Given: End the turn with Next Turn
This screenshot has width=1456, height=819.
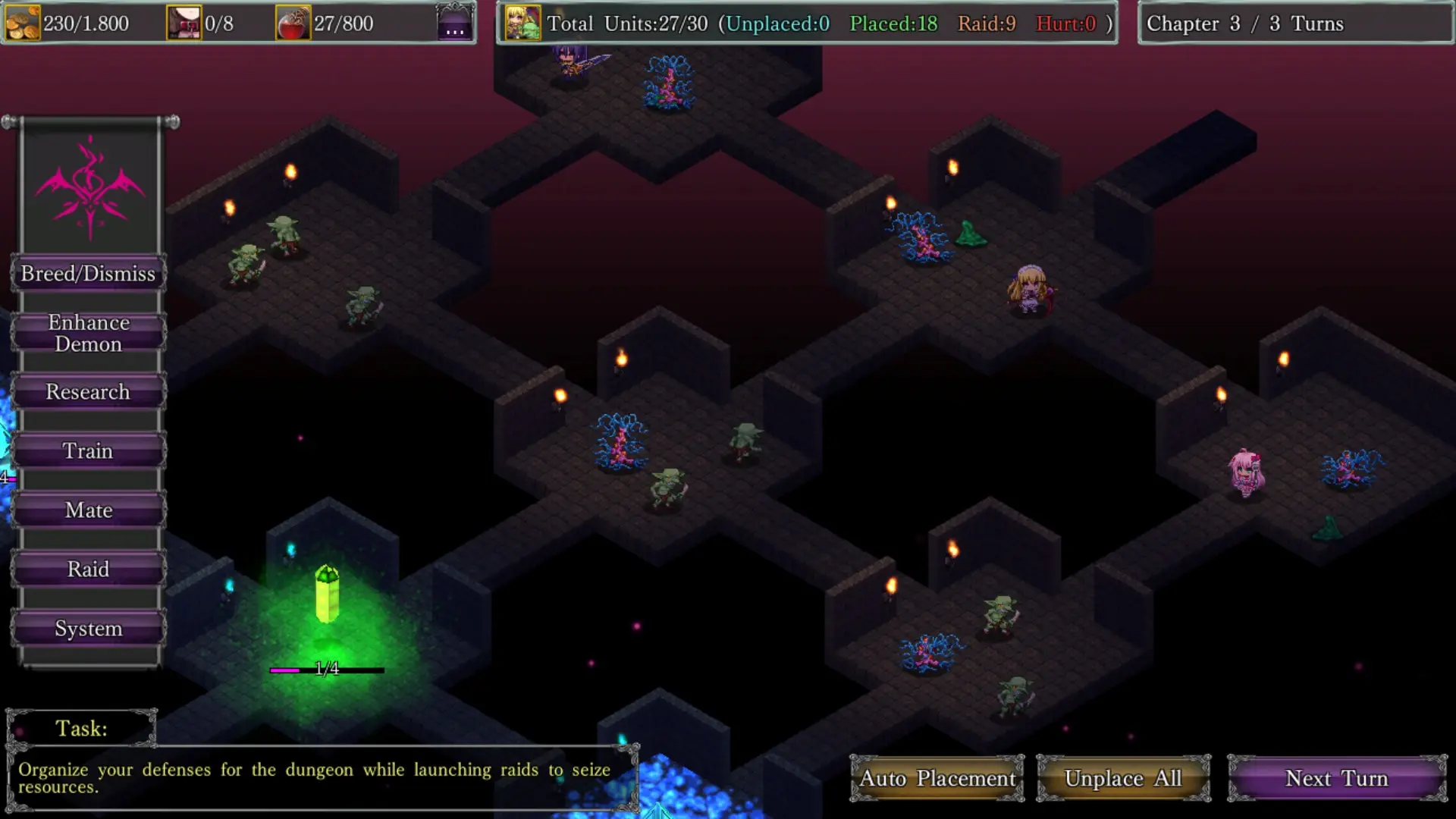Looking at the screenshot, I should pos(1337,778).
